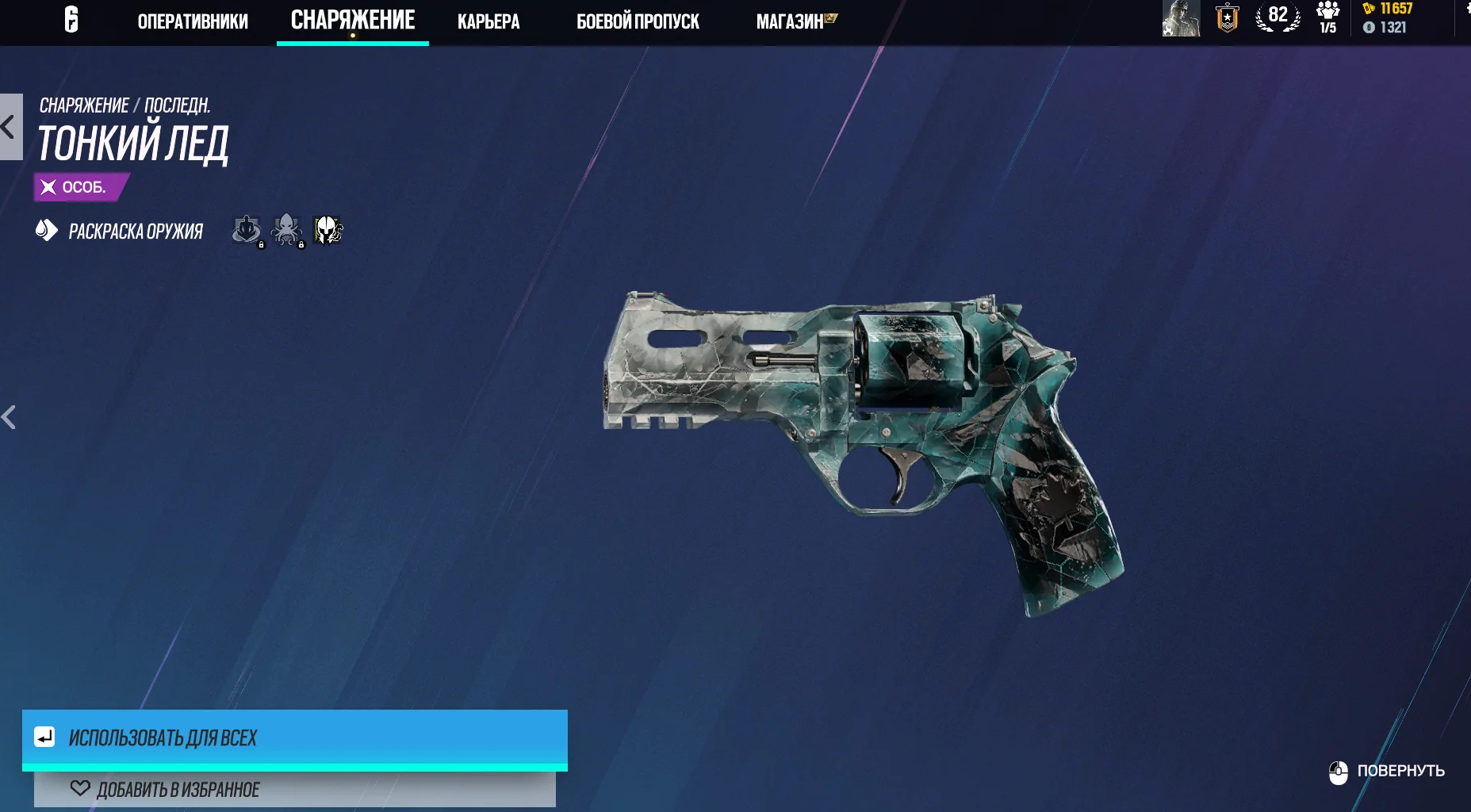Click the gold 11657 currency balance
1471x812 pixels.
[x=1388, y=9]
